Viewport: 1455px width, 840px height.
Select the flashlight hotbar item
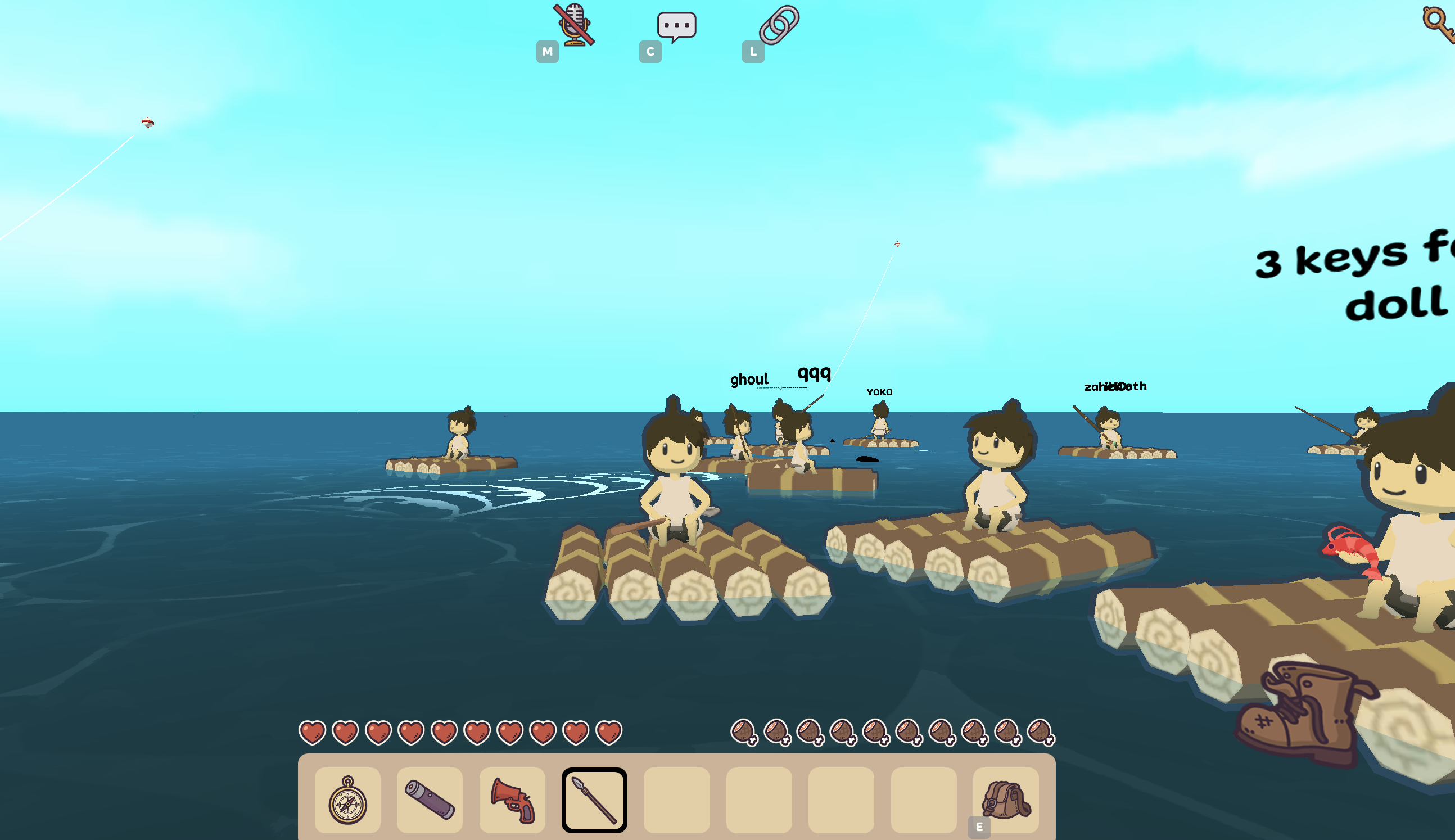coord(430,801)
